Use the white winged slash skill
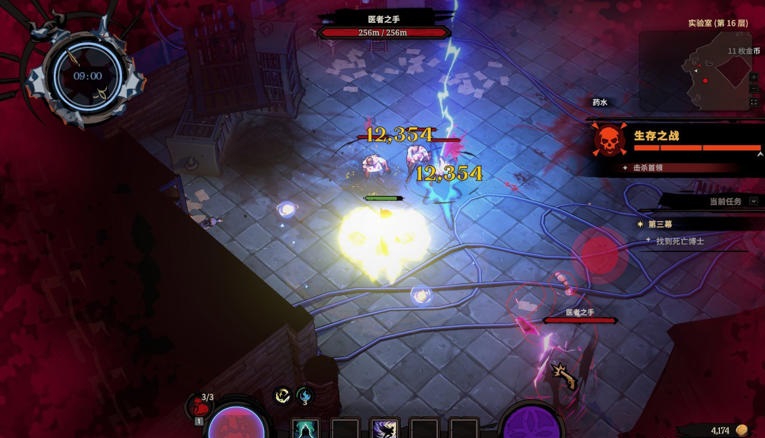 [x=385, y=430]
